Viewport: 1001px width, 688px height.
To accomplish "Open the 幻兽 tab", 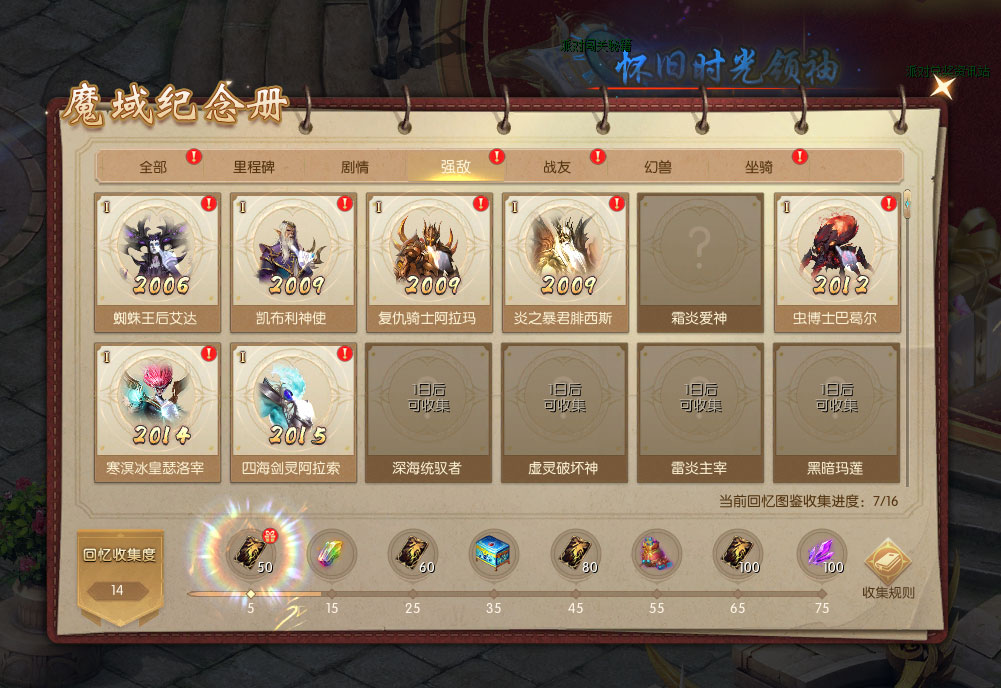I will tap(658, 167).
